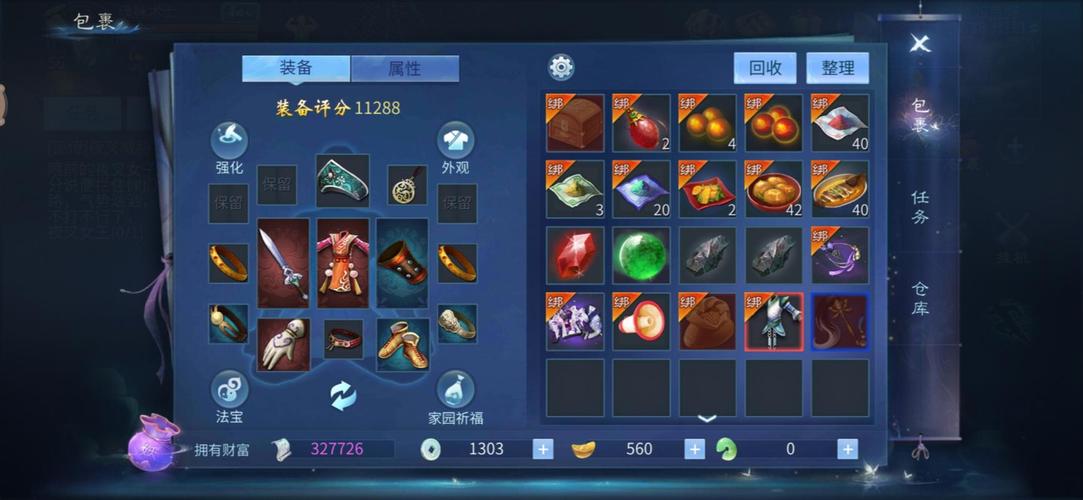Click the blue swap arrows icon
Image resolution: width=1083 pixels, height=500 pixels.
coord(343,396)
